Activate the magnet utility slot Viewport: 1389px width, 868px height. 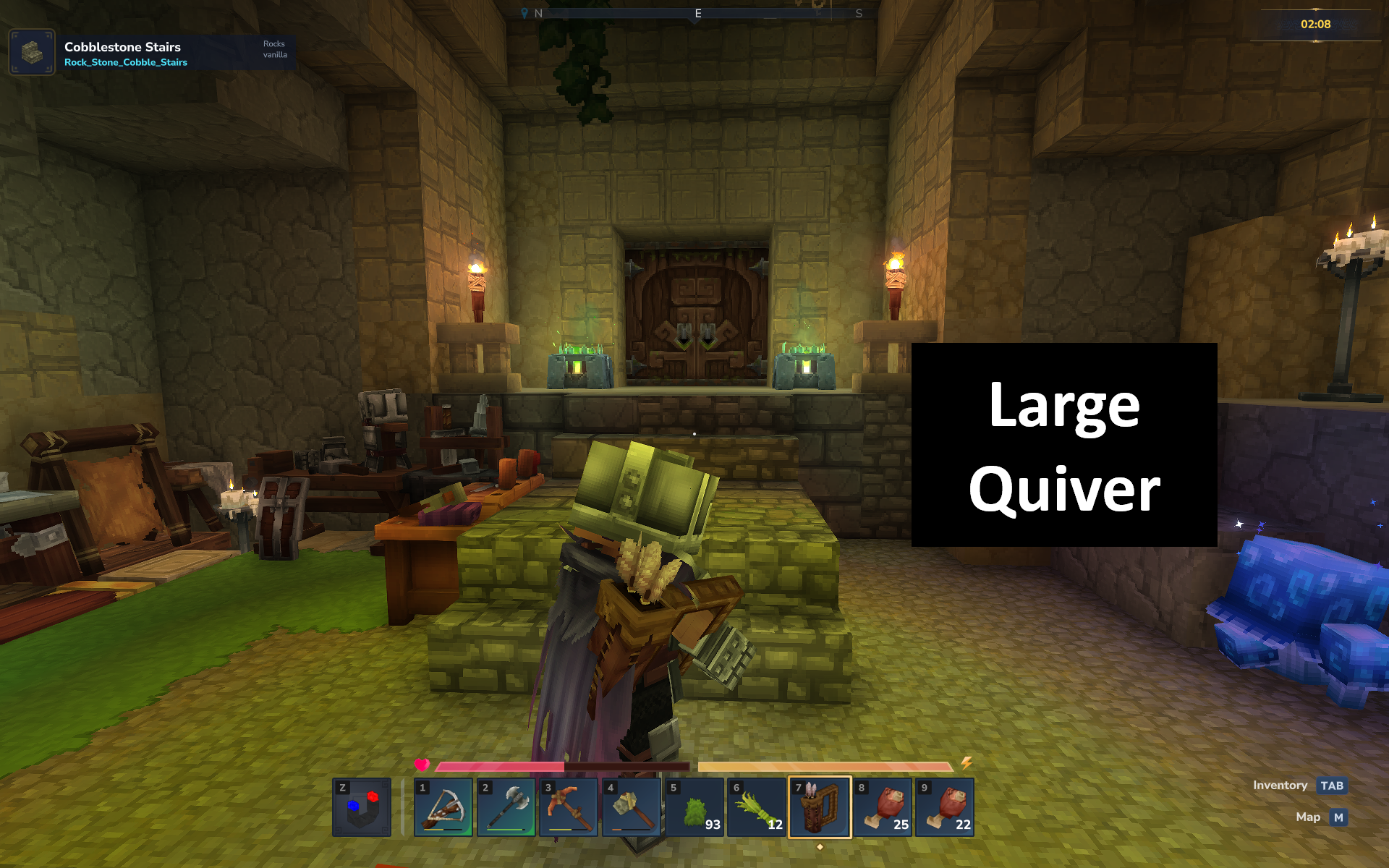(x=362, y=807)
